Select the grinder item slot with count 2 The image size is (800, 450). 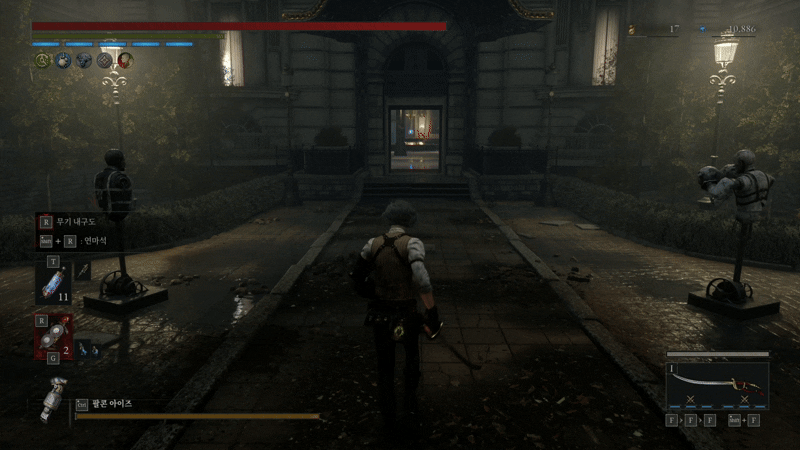click(x=52, y=336)
